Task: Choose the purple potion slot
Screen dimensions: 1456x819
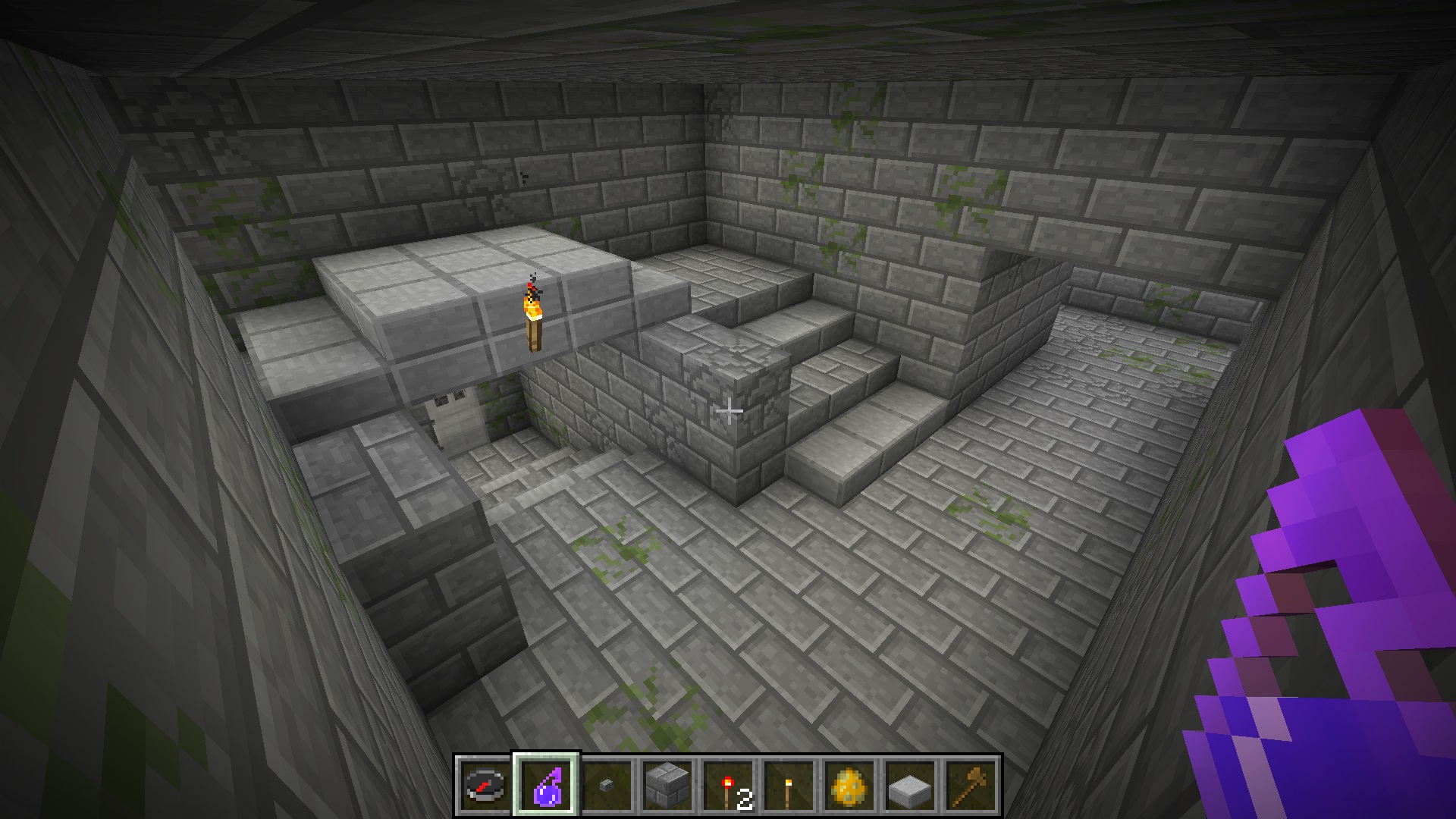Action: [x=546, y=786]
